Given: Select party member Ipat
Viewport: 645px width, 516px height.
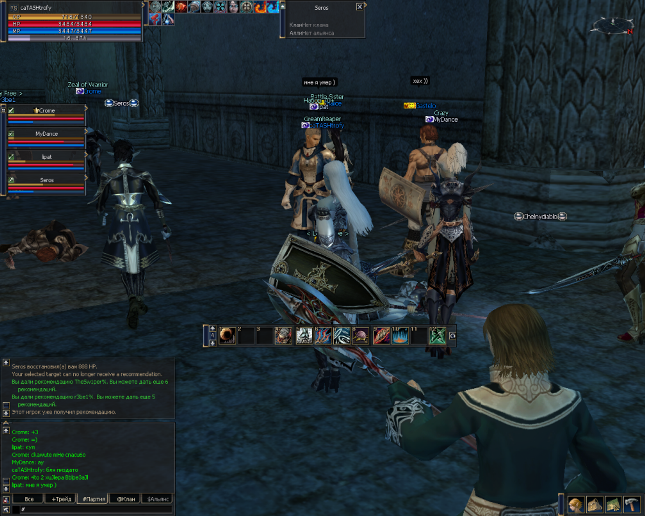Looking at the screenshot, I should click(x=47, y=157).
